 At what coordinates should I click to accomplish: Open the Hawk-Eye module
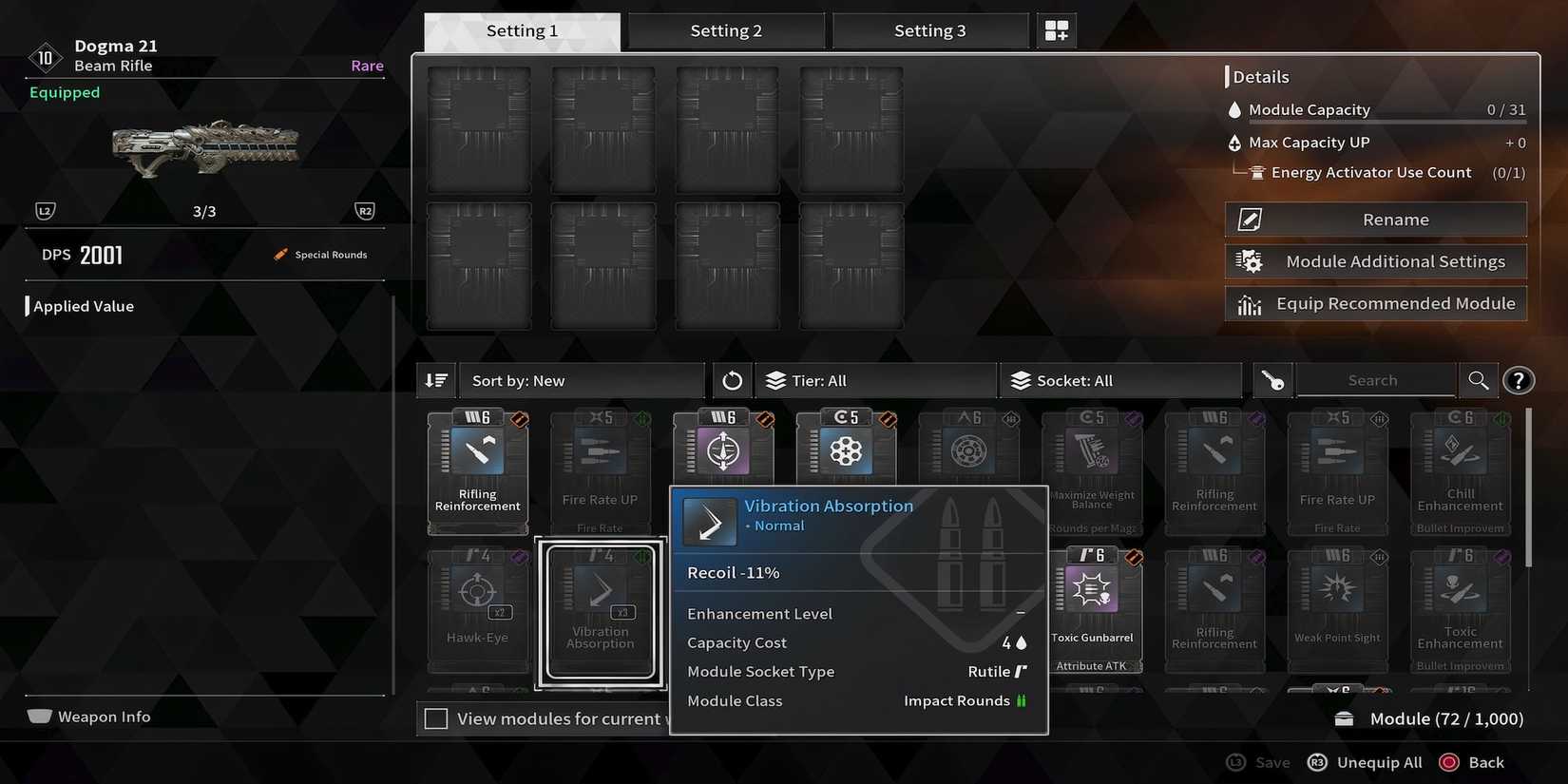(x=478, y=608)
